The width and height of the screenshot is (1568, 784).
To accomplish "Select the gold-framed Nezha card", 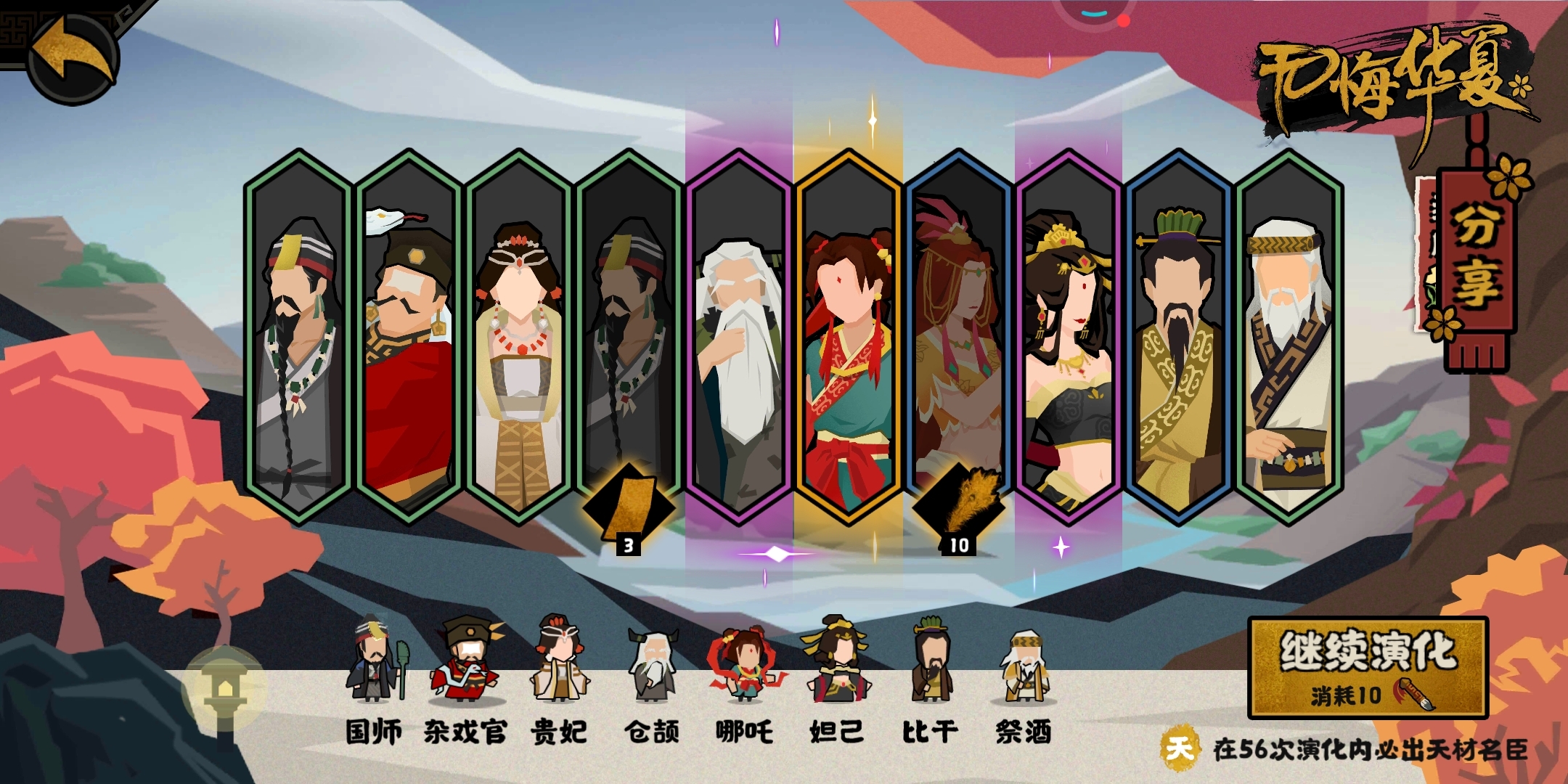I will pos(848,336).
